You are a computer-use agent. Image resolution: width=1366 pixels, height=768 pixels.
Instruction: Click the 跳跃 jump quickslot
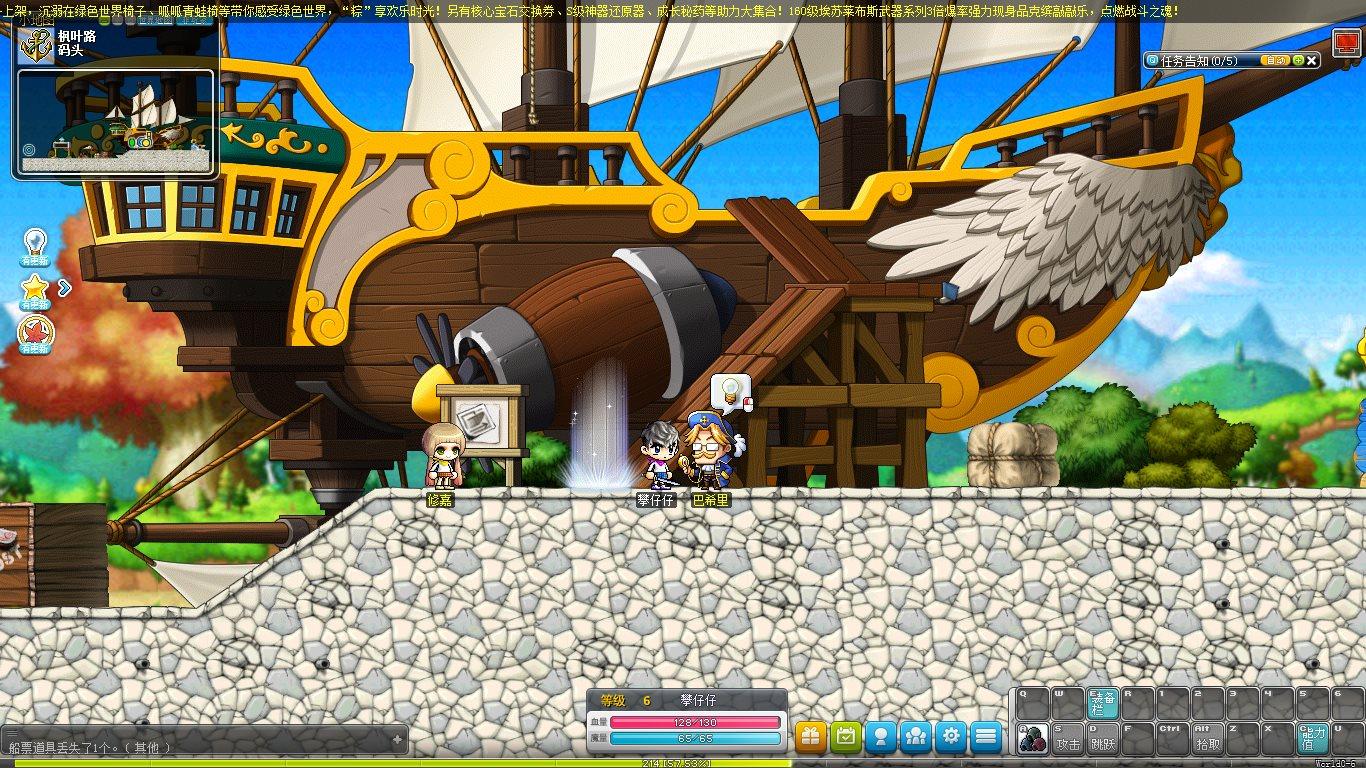(x=1102, y=738)
